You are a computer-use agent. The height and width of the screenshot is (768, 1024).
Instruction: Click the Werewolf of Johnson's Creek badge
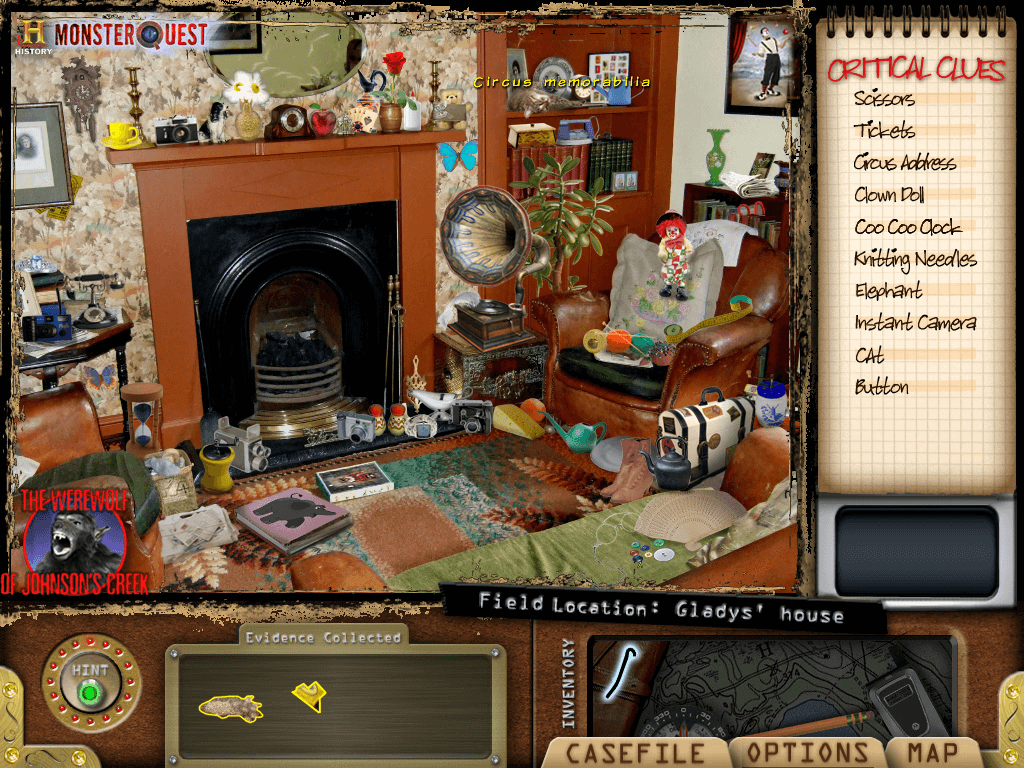pyautogui.click(x=73, y=541)
